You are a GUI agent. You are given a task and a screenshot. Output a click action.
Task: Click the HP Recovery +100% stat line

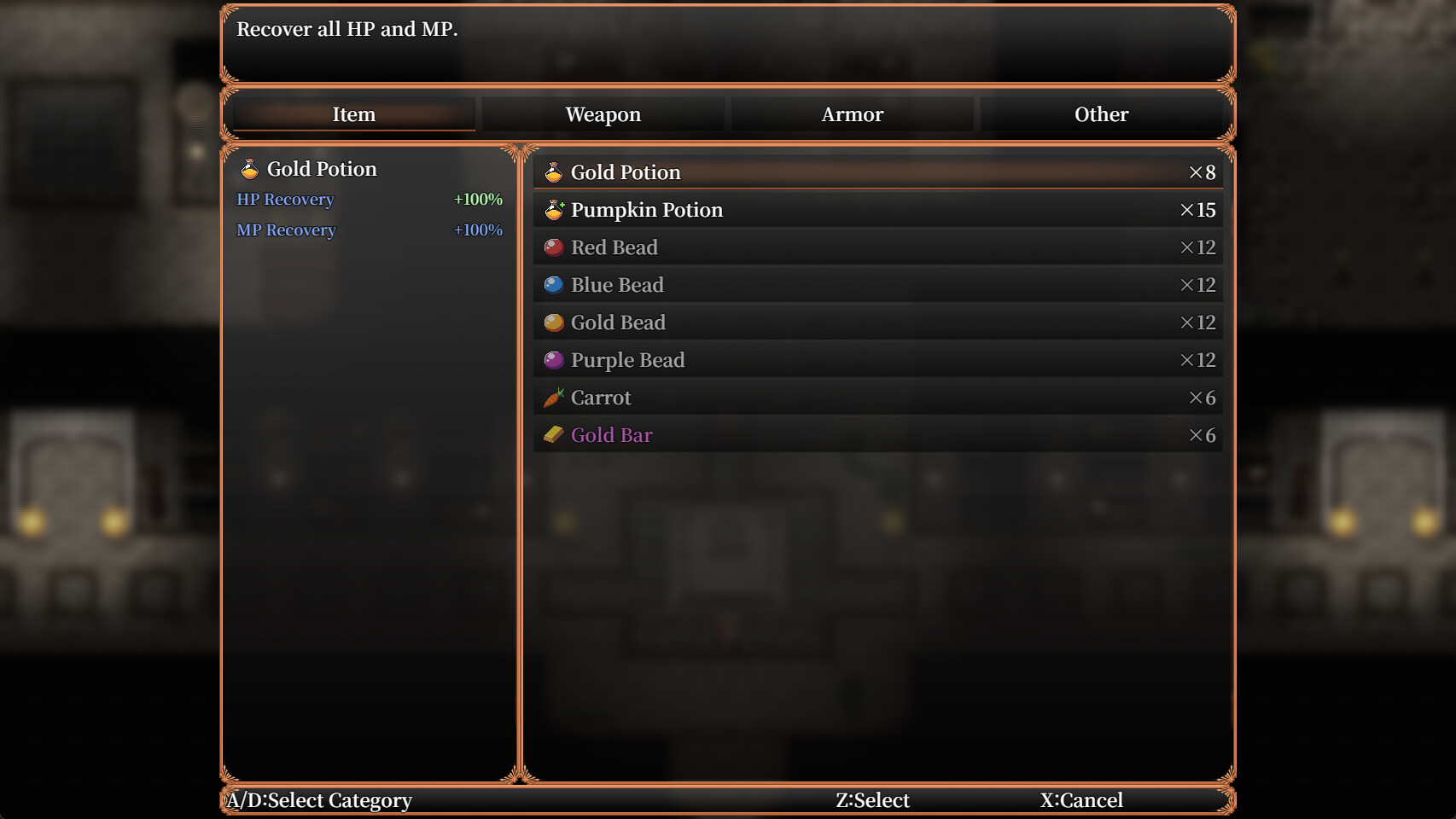tap(370, 200)
